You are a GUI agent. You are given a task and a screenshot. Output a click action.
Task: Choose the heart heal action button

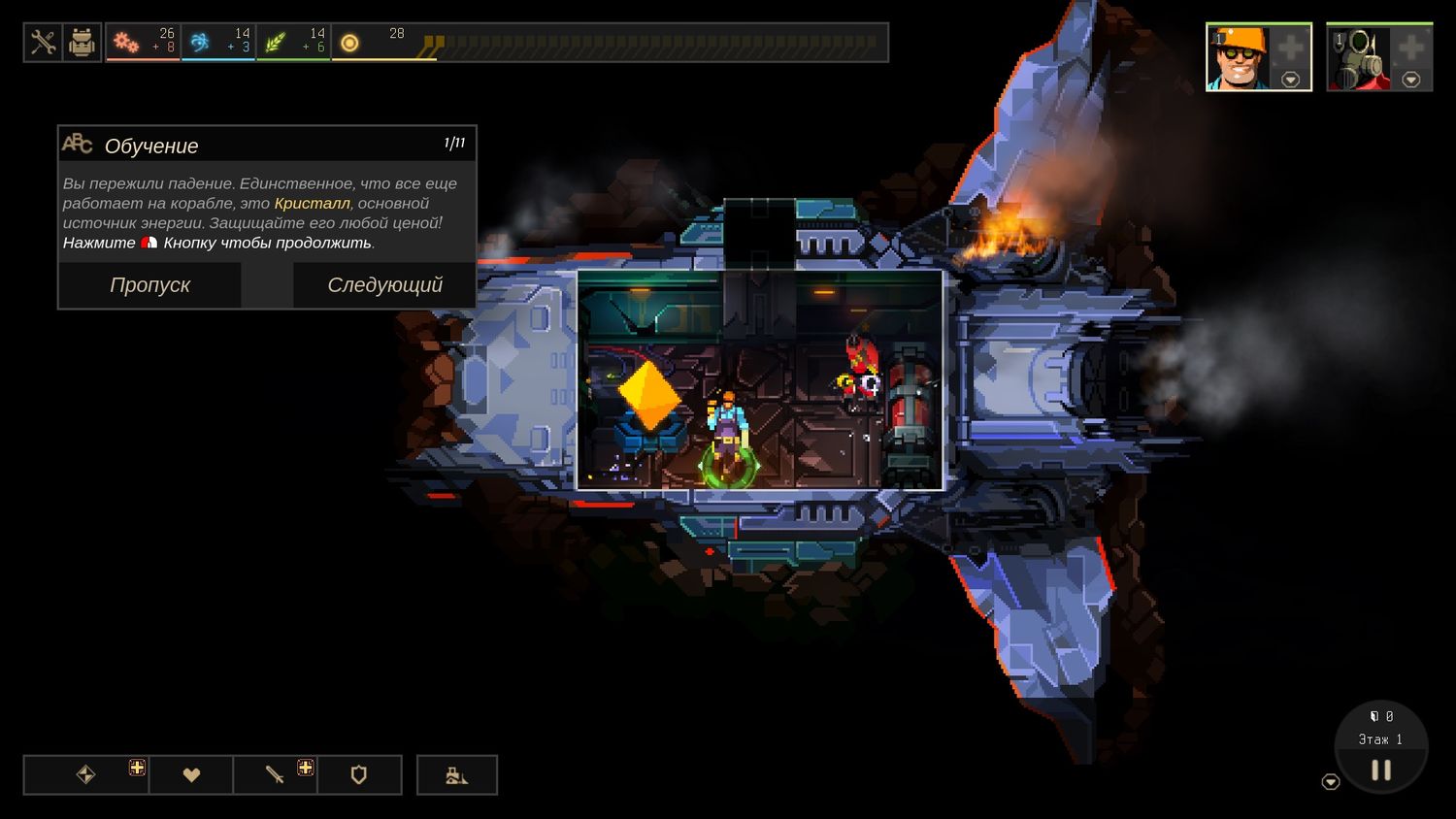191,774
